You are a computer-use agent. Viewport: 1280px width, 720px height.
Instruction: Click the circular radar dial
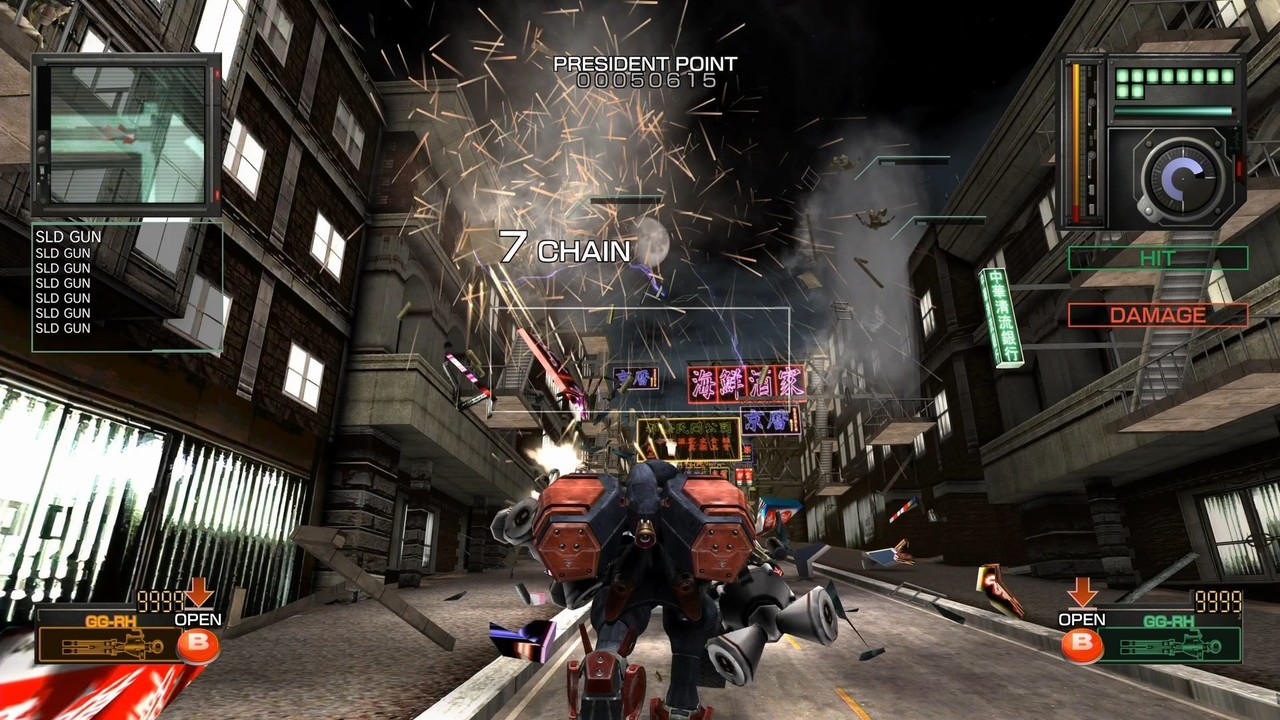point(1177,177)
